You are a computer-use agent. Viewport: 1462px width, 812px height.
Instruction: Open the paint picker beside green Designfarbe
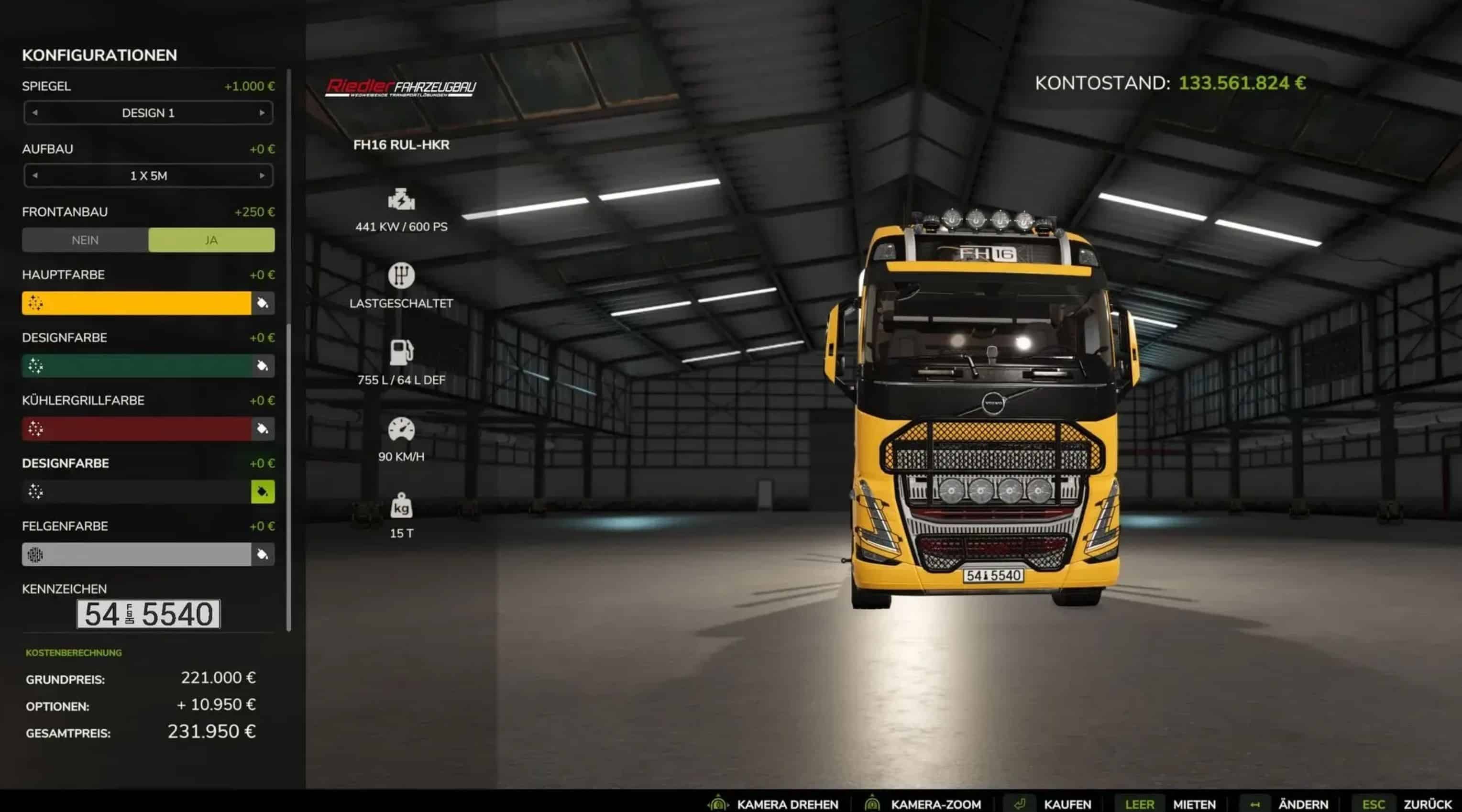click(263, 366)
